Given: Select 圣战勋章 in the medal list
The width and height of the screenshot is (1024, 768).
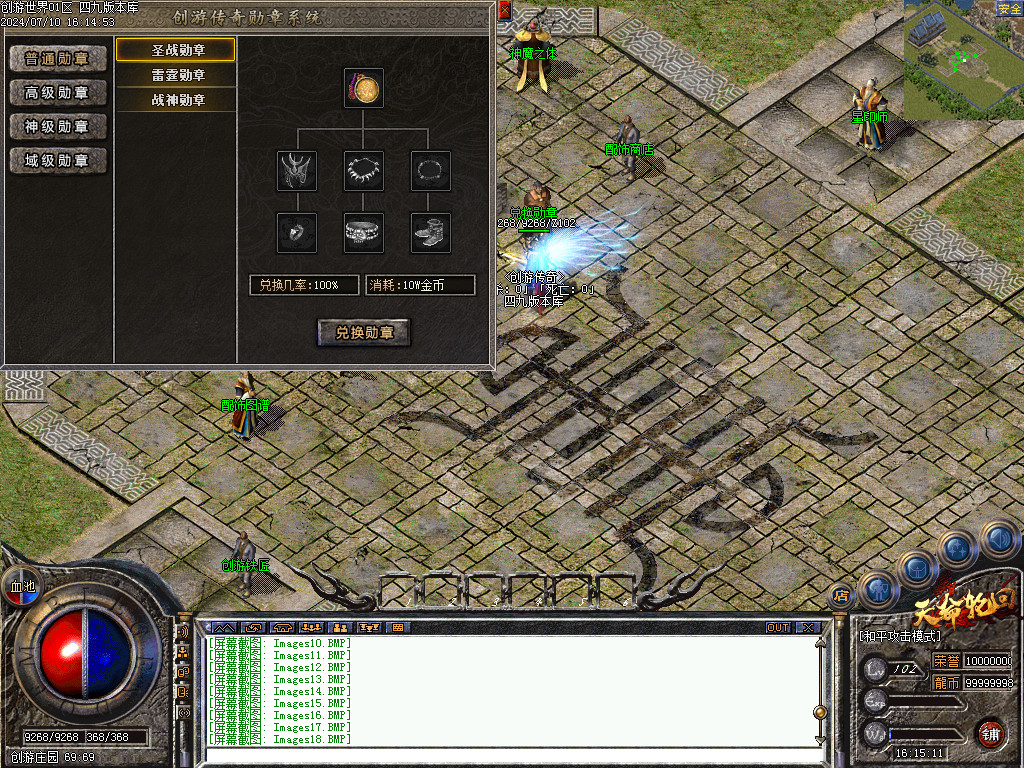Looking at the screenshot, I should click(x=176, y=50).
